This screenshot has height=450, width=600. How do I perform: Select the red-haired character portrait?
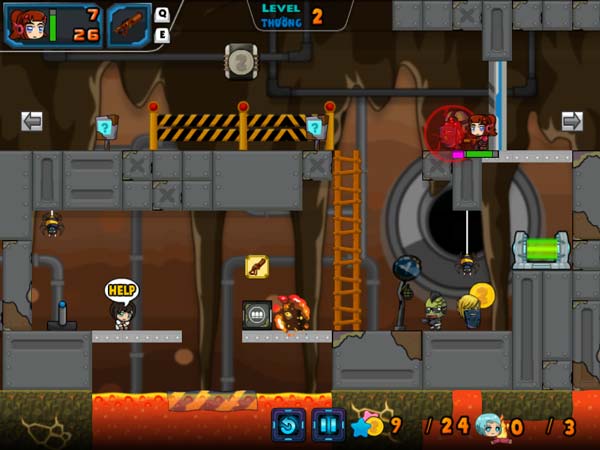[28, 25]
